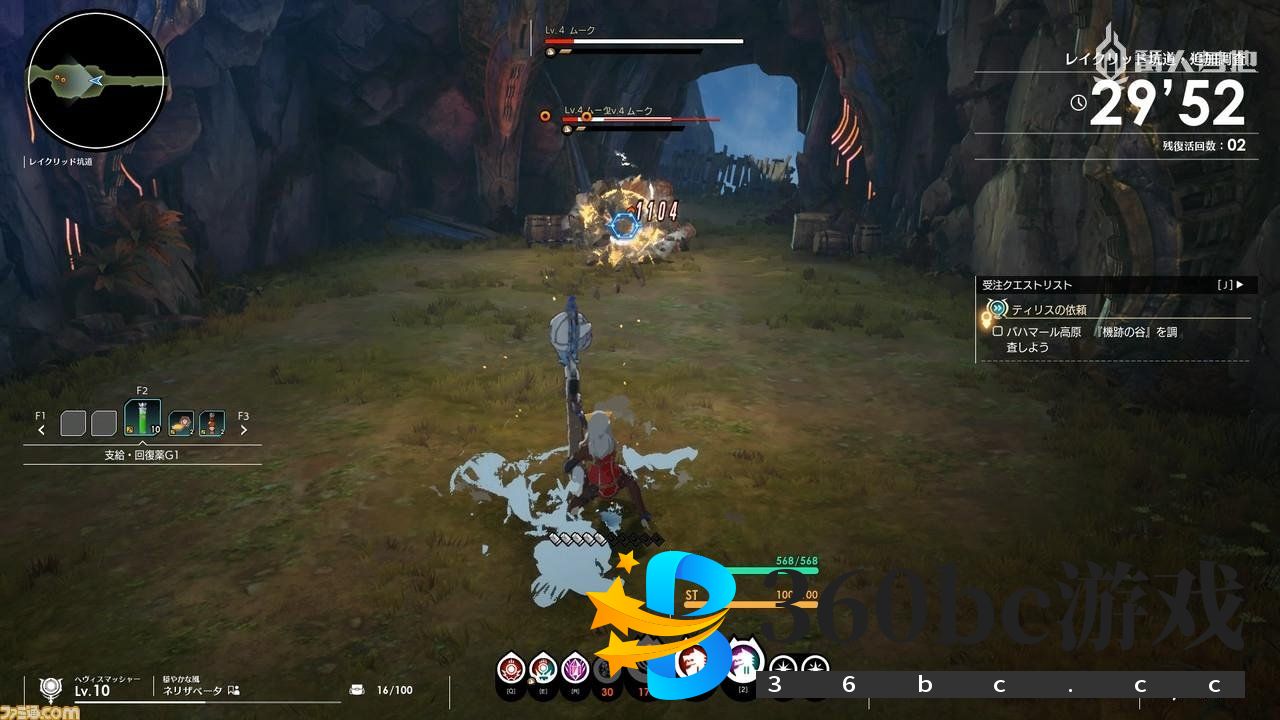
Task: Select the middle item slot with count 2
Action: 181,424
